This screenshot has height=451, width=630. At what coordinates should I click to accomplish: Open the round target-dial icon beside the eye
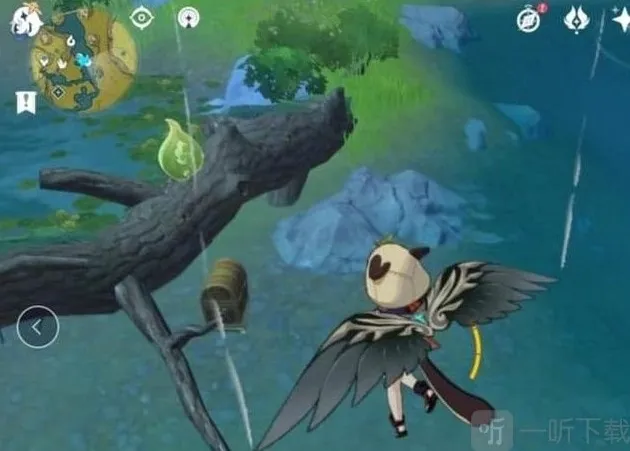188,18
